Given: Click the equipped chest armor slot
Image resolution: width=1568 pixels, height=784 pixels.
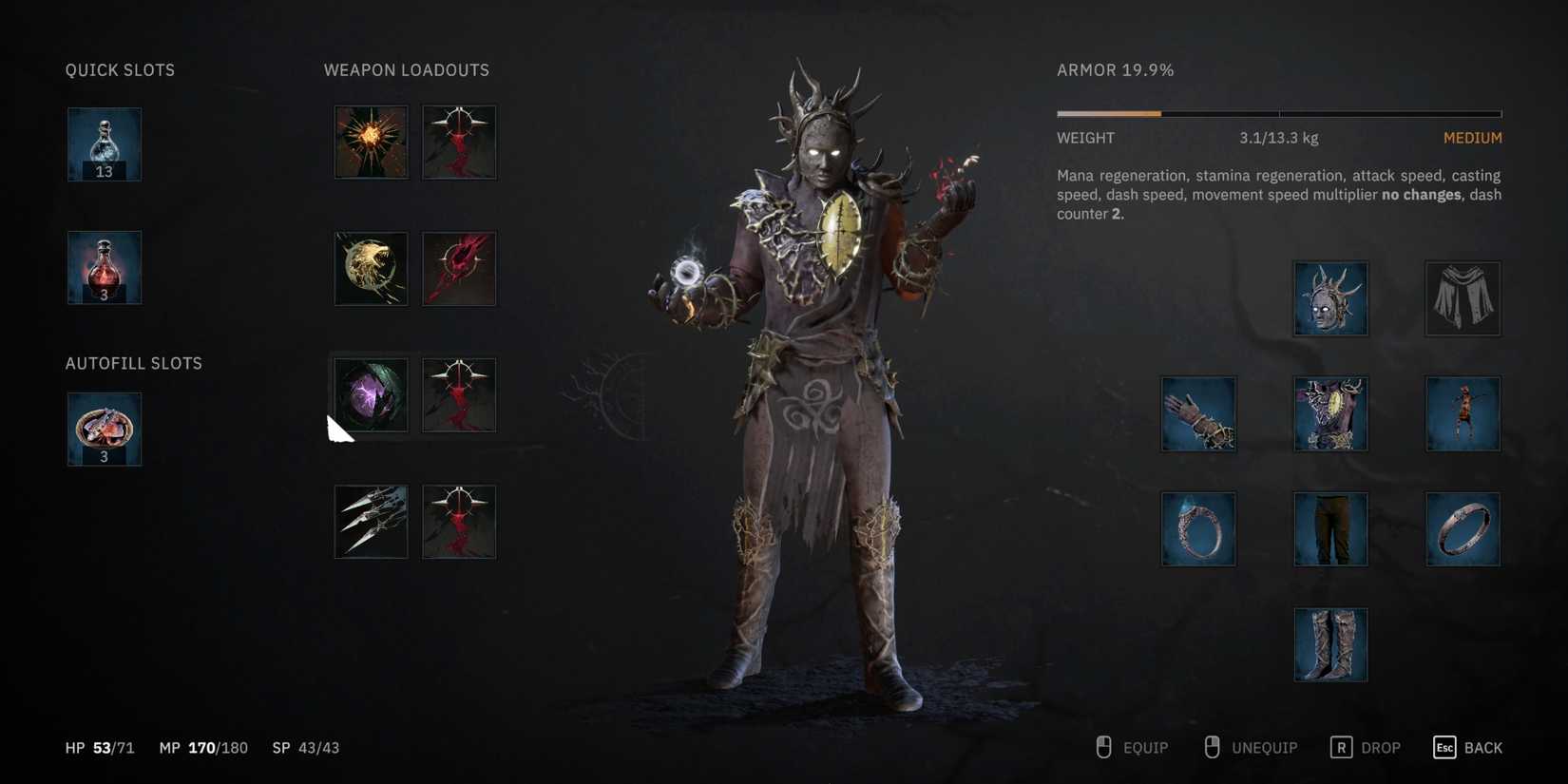Looking at the screenshot, I should click(1329, 414).
